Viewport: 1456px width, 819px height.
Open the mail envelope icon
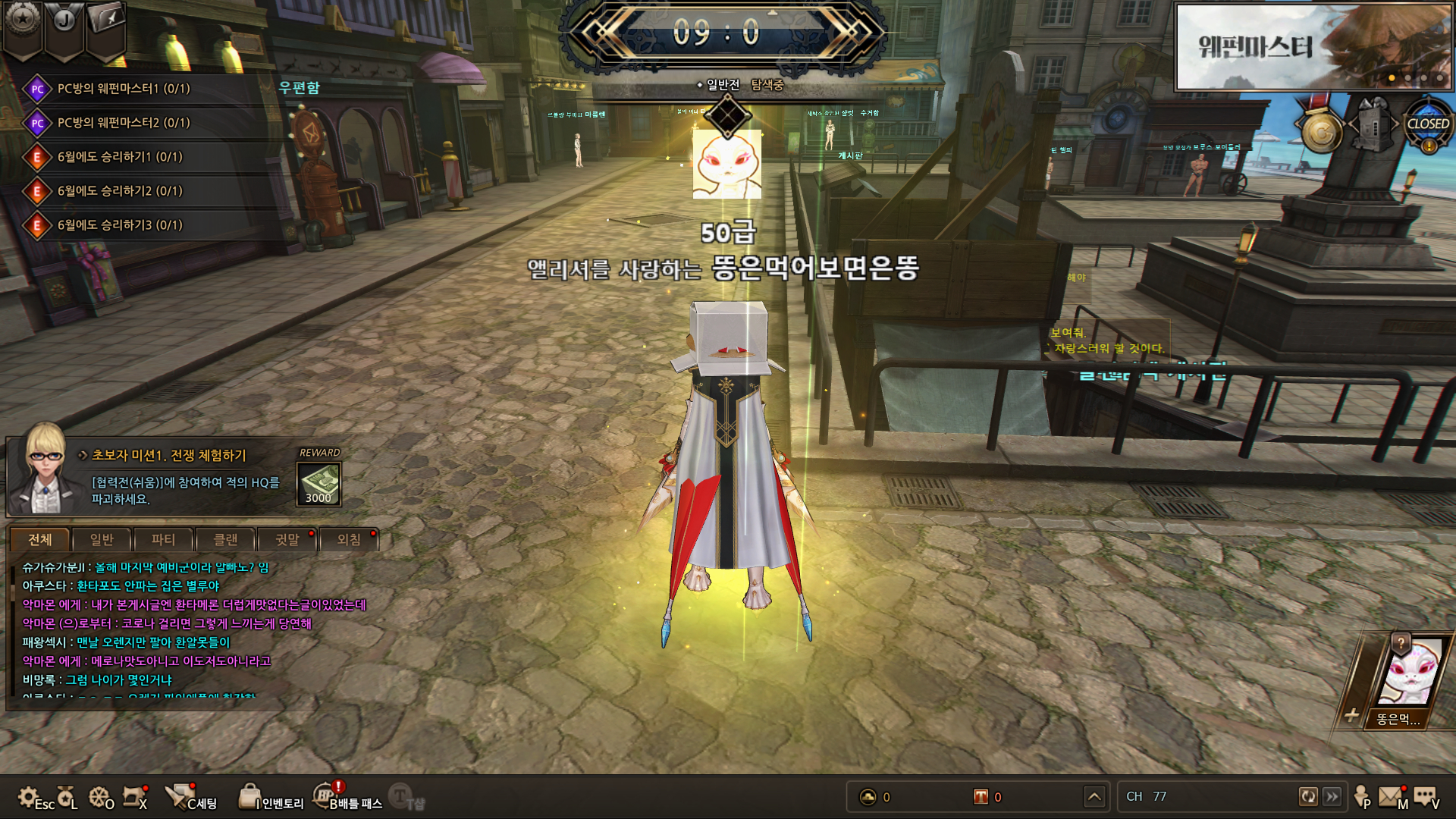(1390, 796)
